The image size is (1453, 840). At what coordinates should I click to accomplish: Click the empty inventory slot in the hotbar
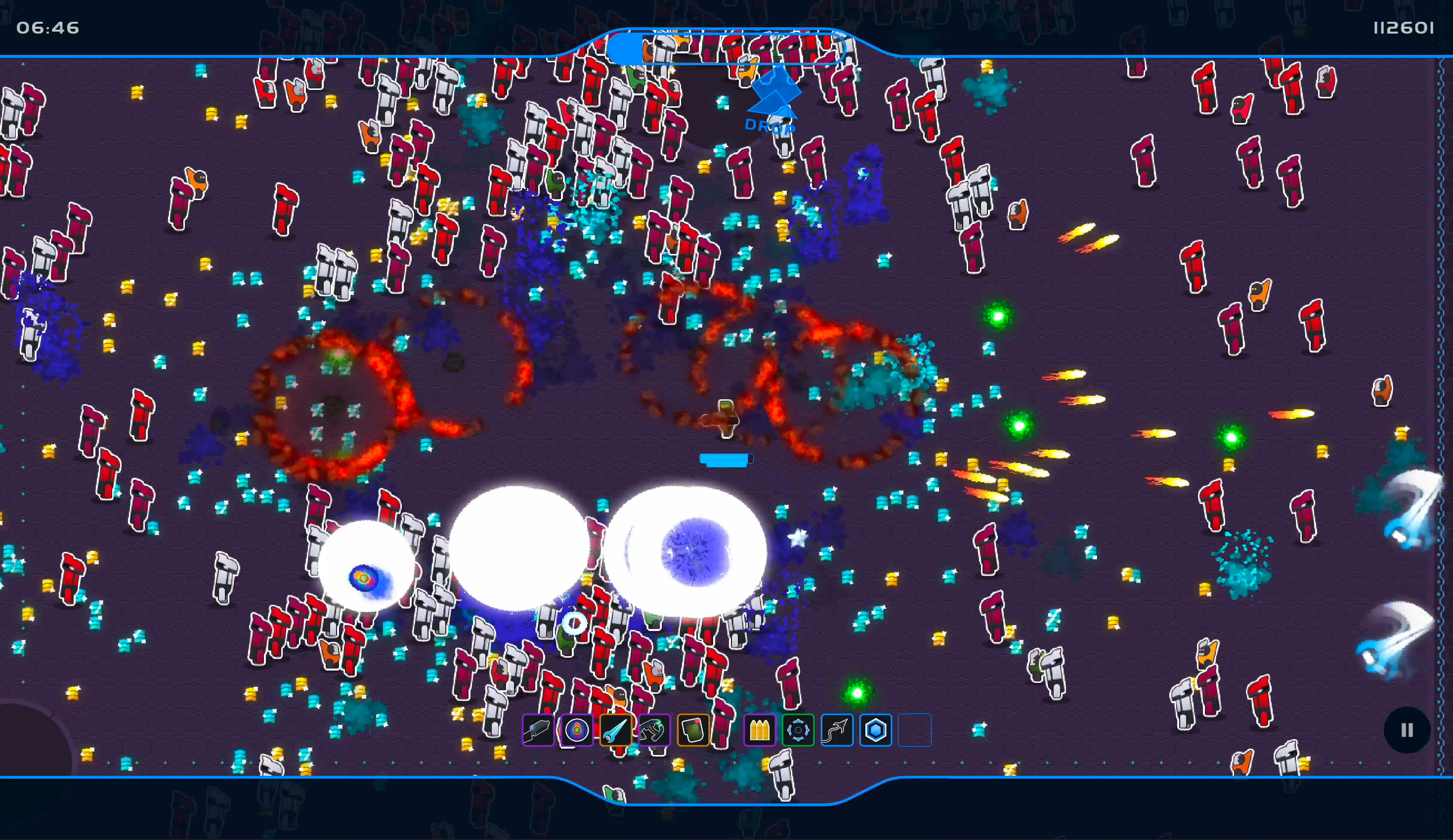coord(914,730)
